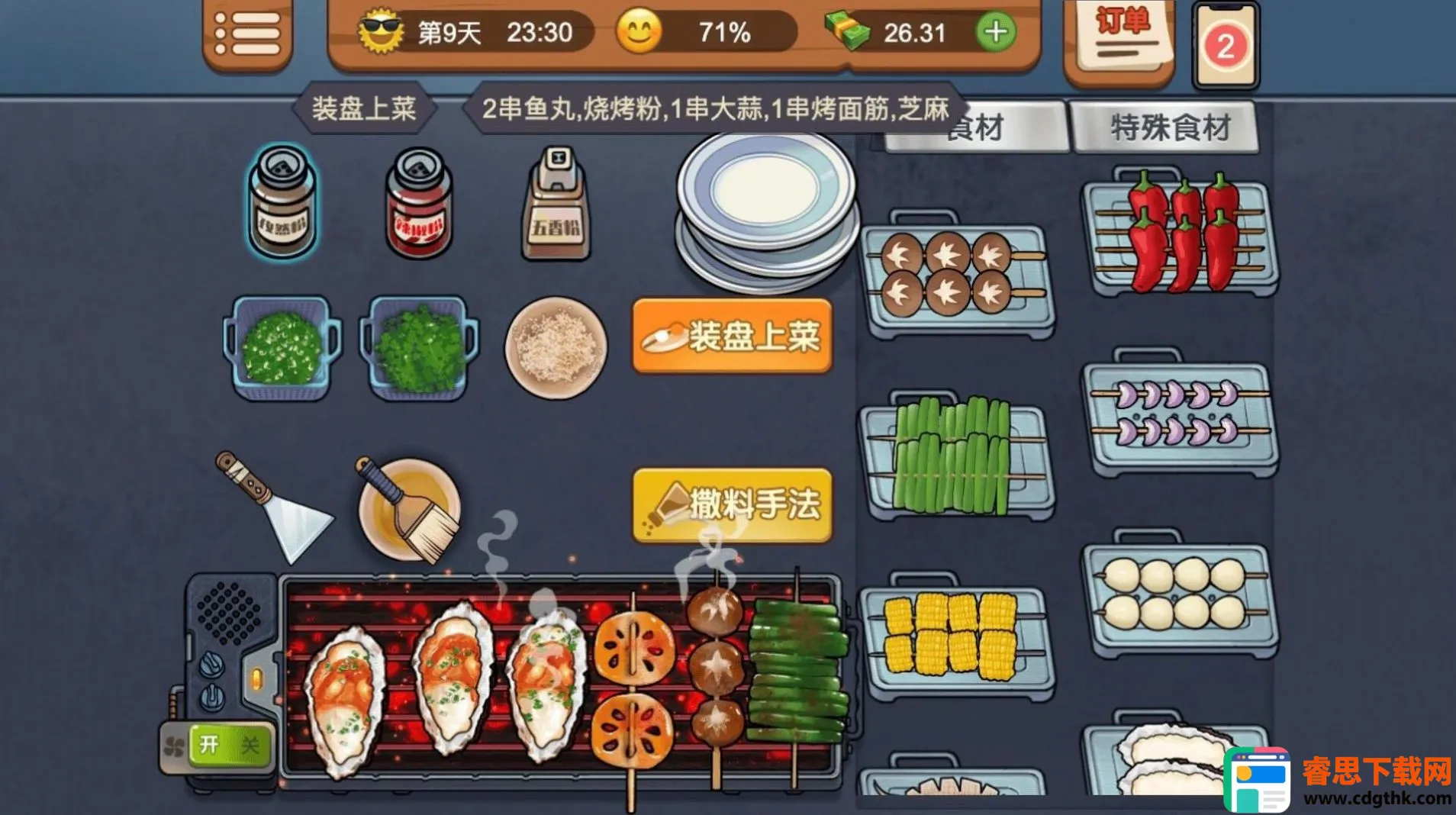Select the 孜然粉 cumin powder jar
1456x815 pixels.
pos(282,202)
